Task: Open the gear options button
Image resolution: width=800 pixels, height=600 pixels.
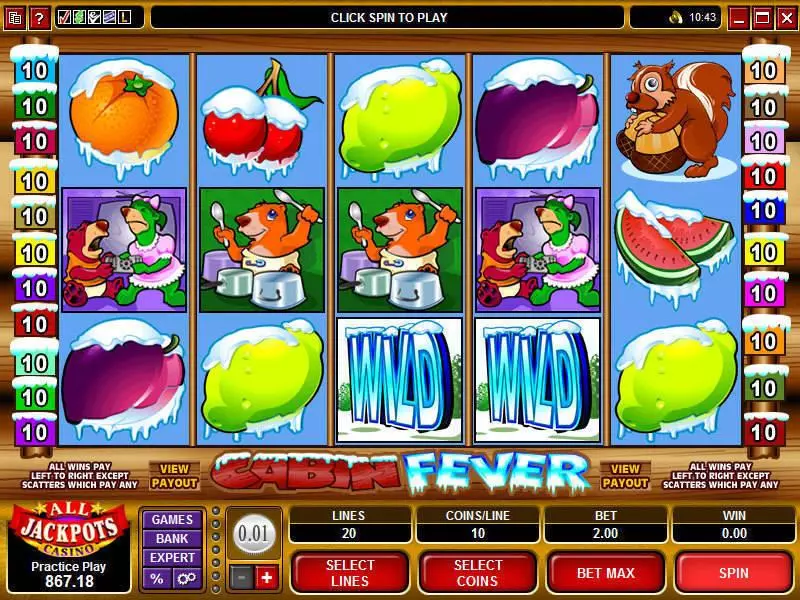Action: click(x=185, y=578)
